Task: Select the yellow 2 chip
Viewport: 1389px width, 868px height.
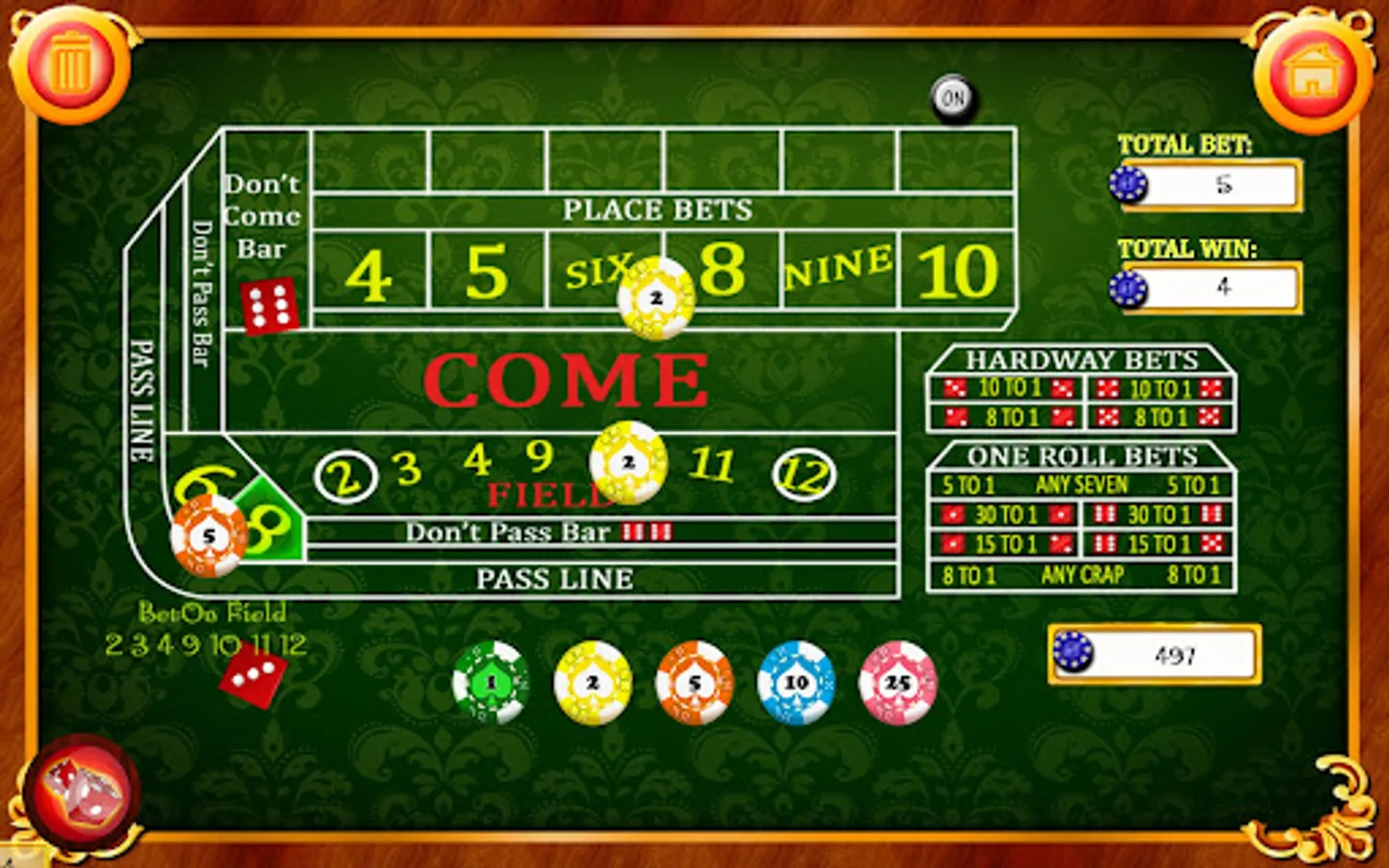Action: (x=593, y=681)
